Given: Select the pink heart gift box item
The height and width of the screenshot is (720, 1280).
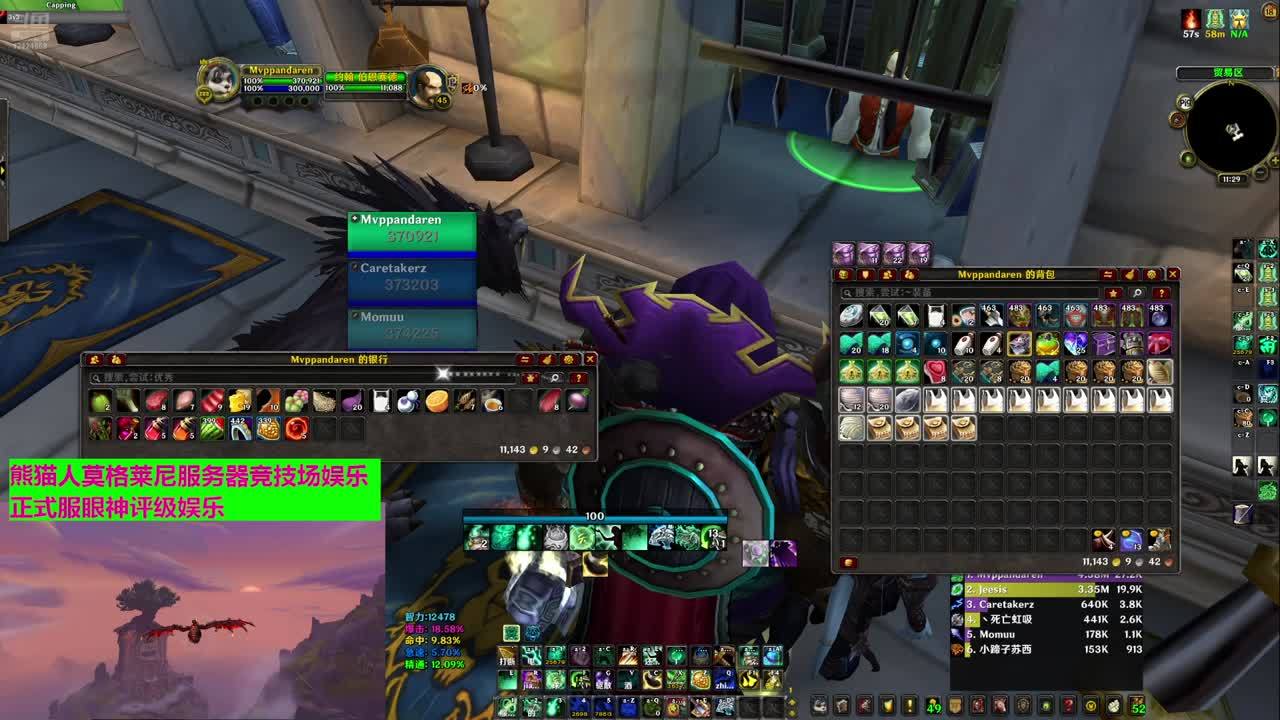Looking at the screenshot, I should coord(1159,344).
